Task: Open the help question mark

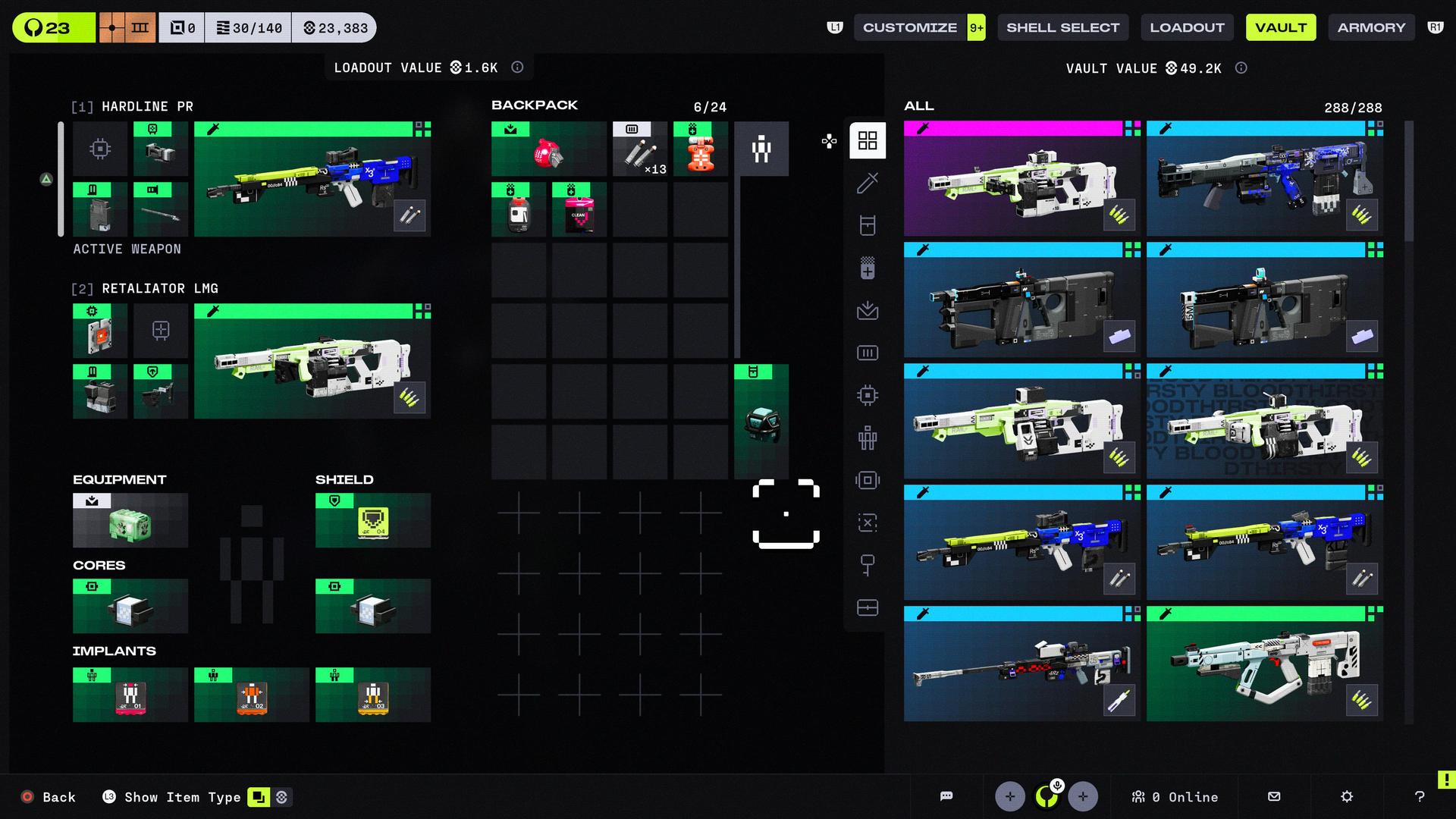Action: [x=1420, y=796]
